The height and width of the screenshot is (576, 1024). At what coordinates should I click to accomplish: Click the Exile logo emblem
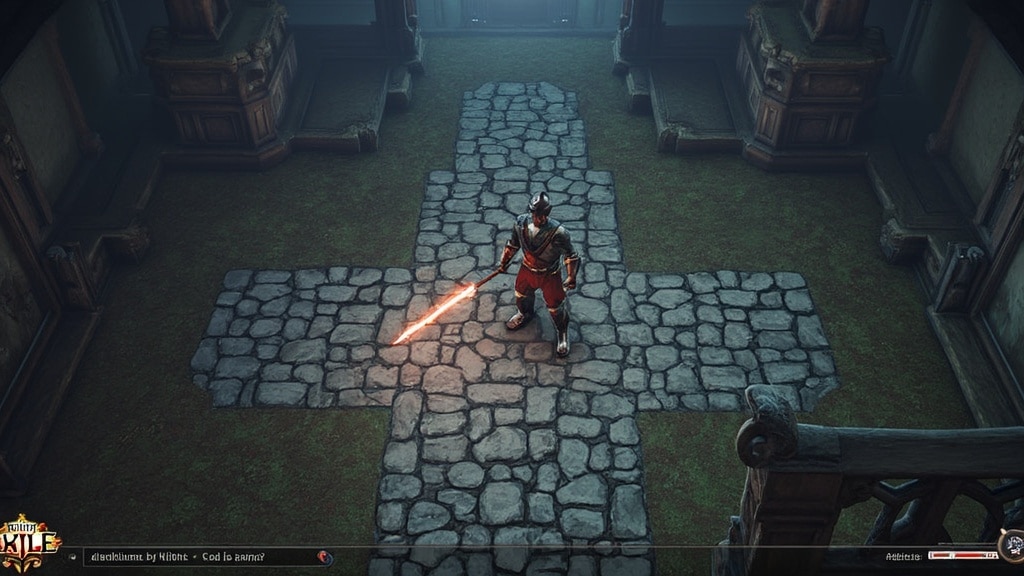[30, 545]
